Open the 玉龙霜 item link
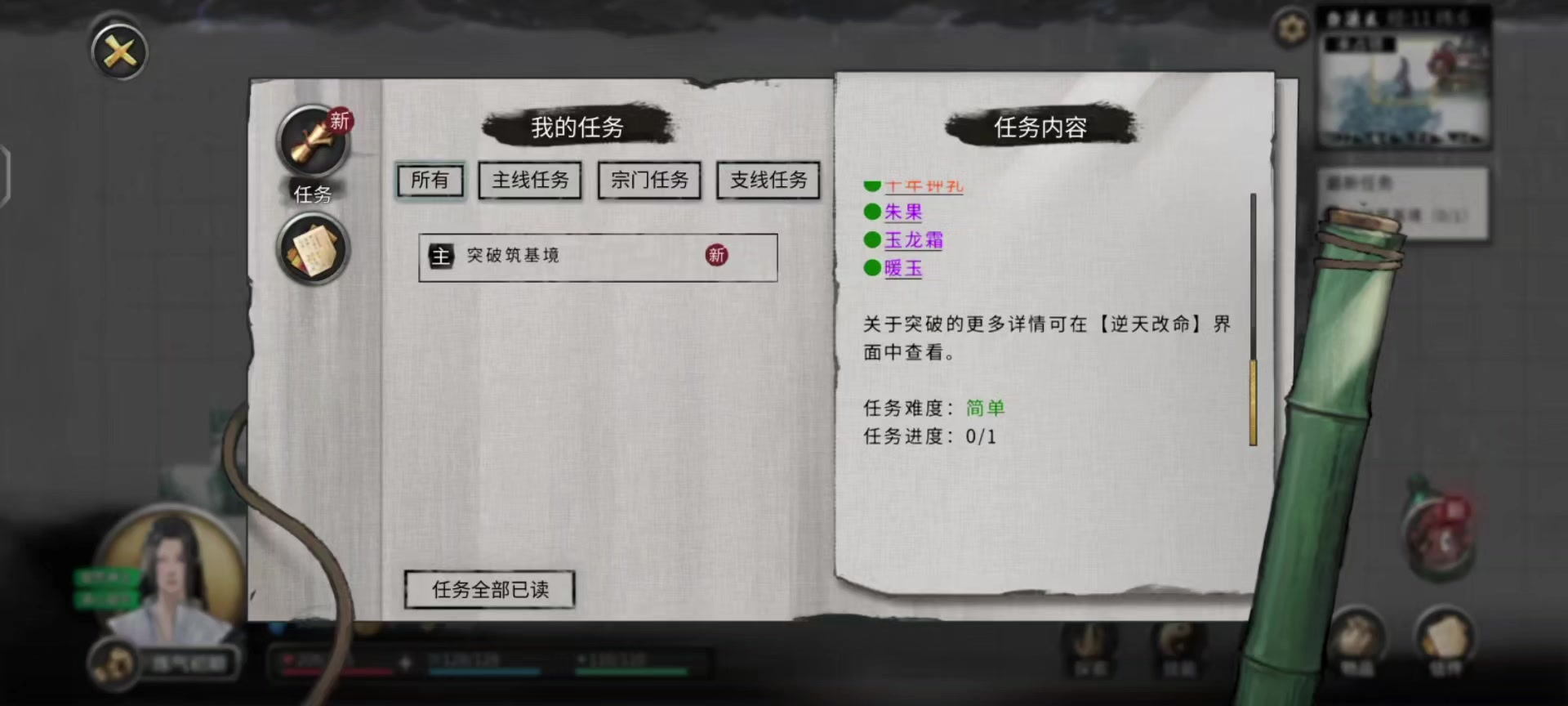Screen dimensions: 1568x706 point(912,240)
